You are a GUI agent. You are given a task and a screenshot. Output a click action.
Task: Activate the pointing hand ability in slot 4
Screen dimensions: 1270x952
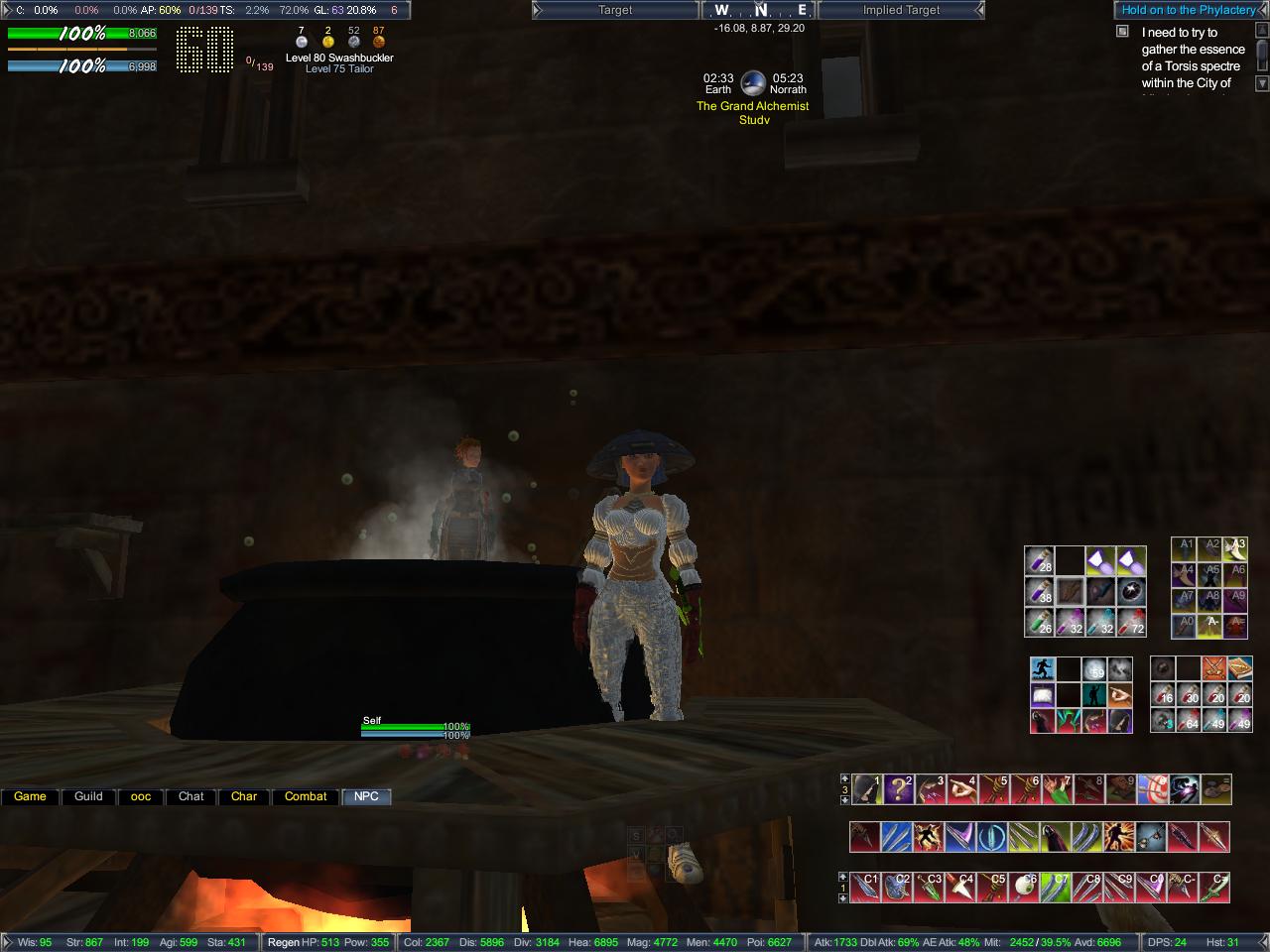(962, 789)
